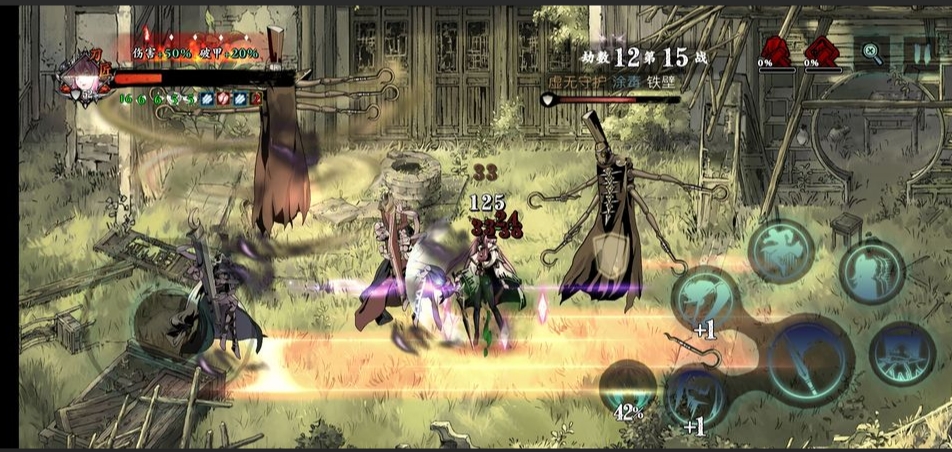This screenshot has width=952, height=452.
Task: Tap the magnifying glass inspect icon
Action: (x=871, y=54)
